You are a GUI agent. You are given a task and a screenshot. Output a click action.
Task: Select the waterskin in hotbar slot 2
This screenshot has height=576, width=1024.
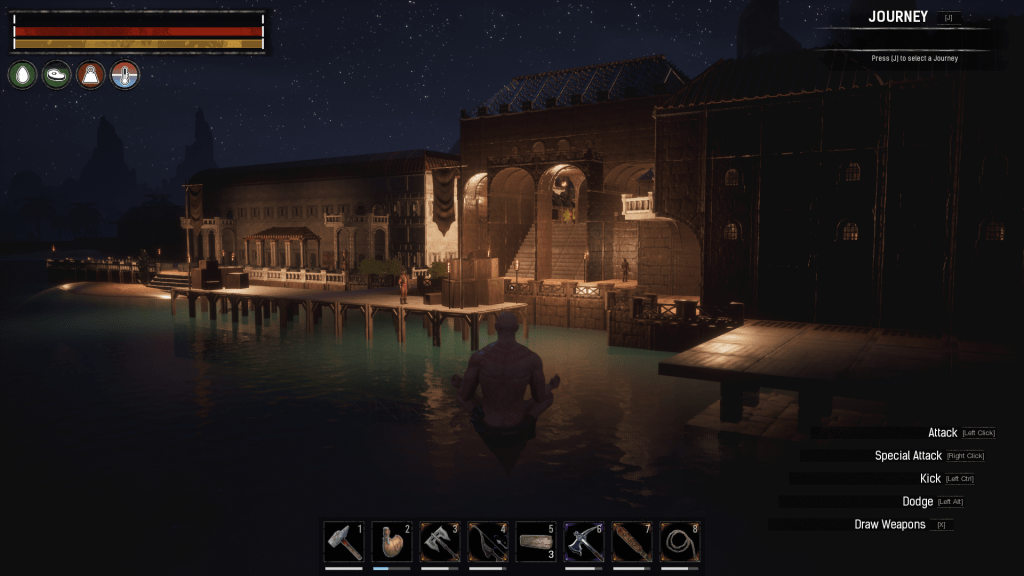[392, 542]
